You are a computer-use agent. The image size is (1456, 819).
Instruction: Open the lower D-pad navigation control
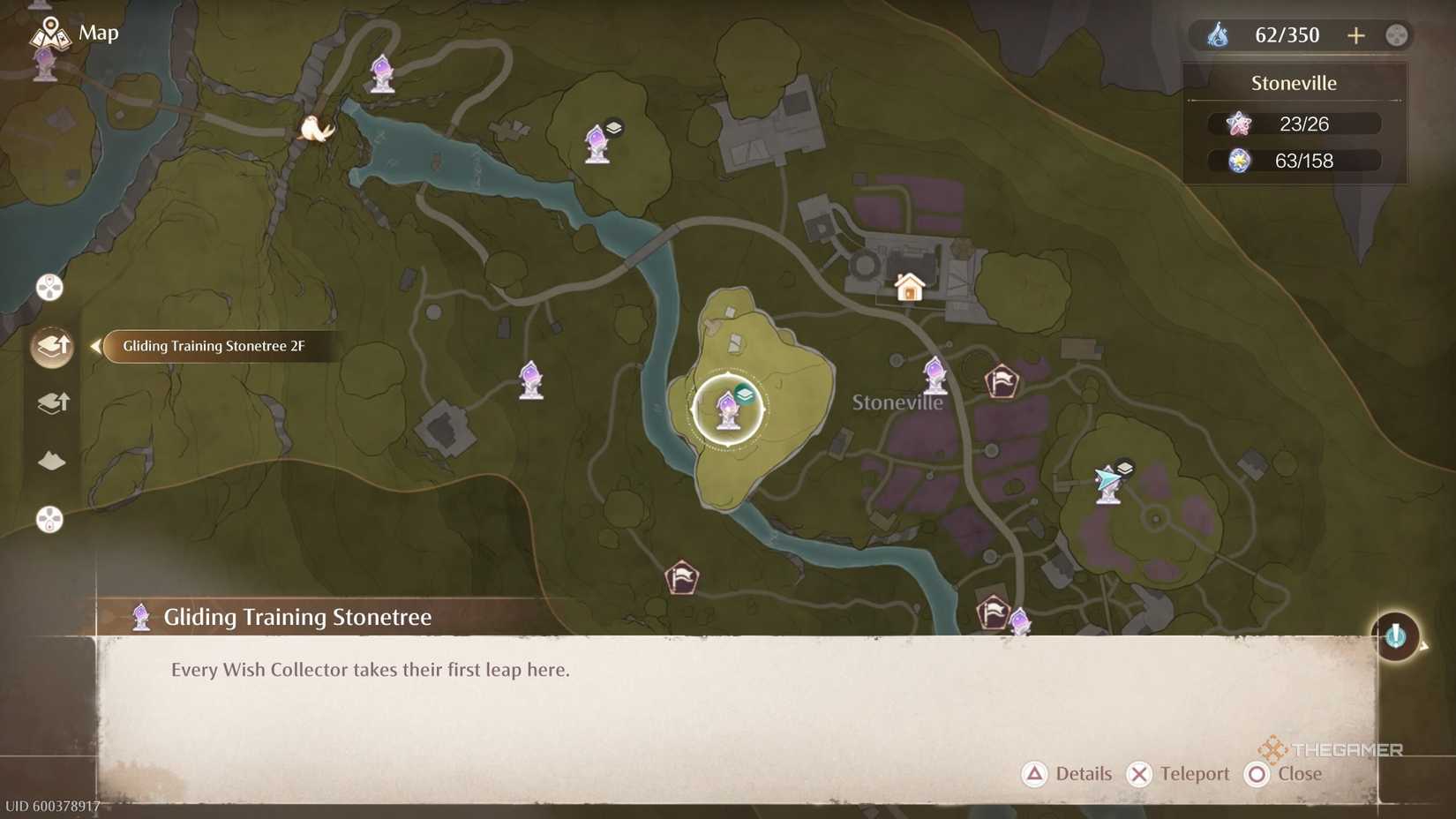[x=49, y=521]
